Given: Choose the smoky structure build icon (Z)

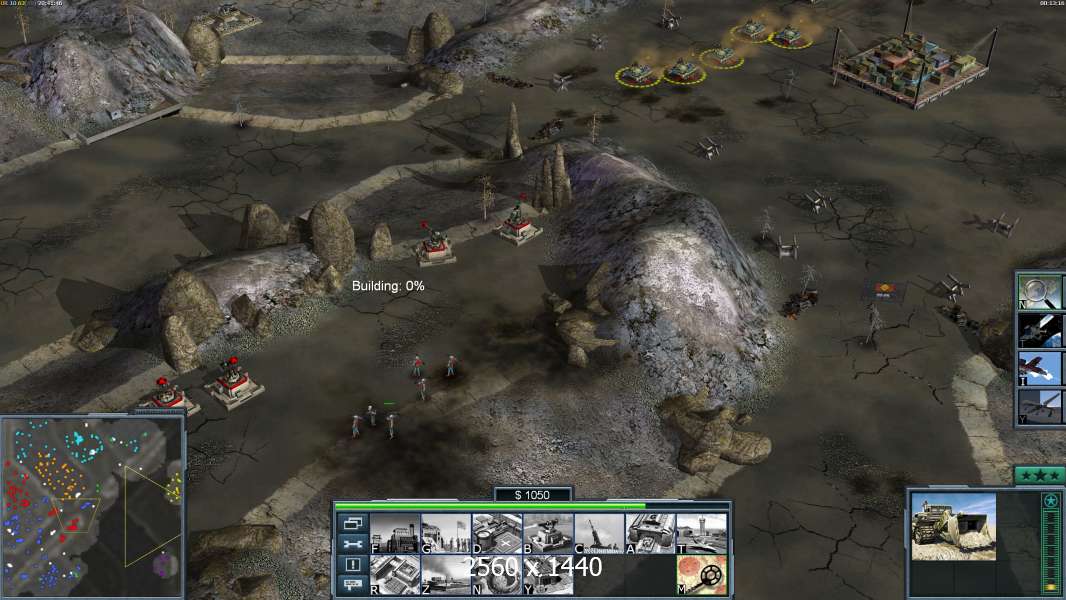Looking at the screenshot, I should pyautogui.click(x=445, y=575).
